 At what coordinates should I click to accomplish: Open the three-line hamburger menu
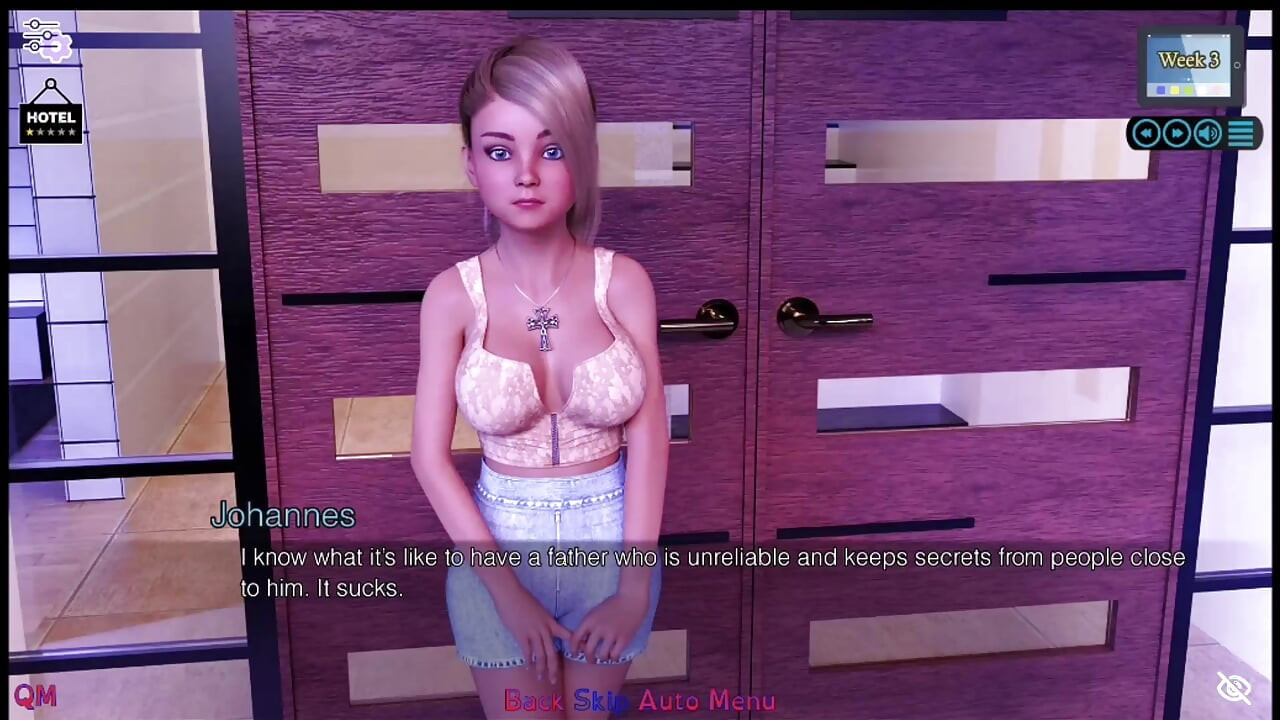pyautogui.click(x=1241, y=133)
